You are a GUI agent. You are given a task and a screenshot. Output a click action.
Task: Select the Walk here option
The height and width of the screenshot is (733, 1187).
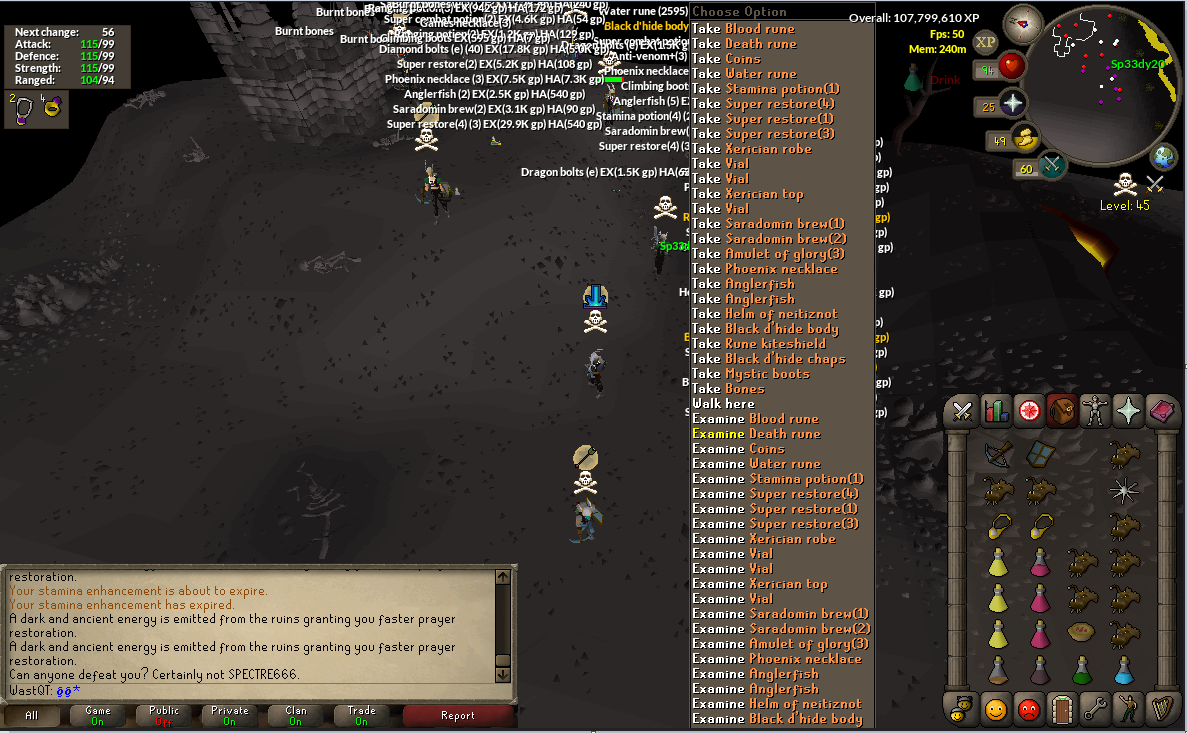(x=723, y=404)
